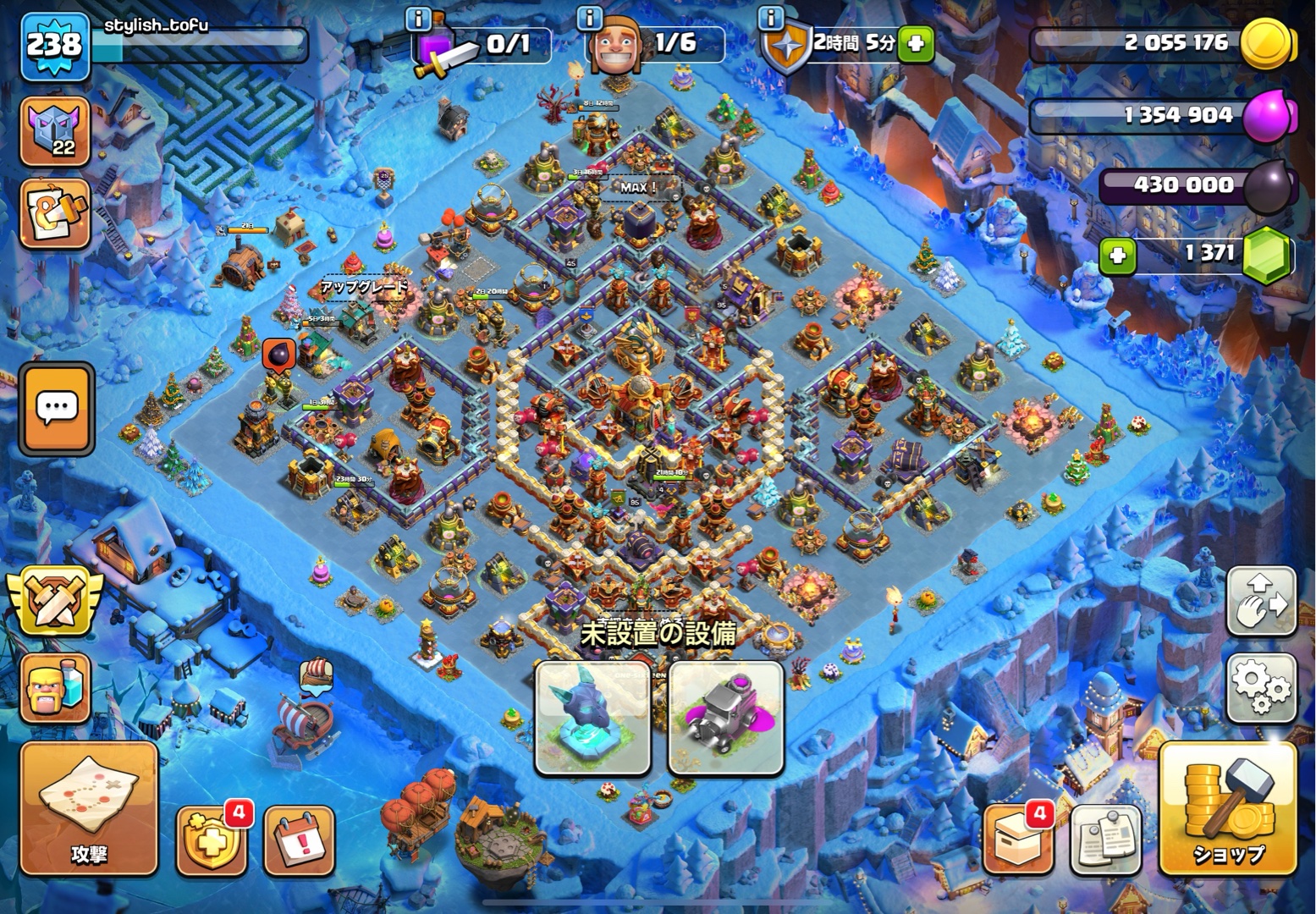Open the Attack map button
1316x914 pixels.
[89, 808]
